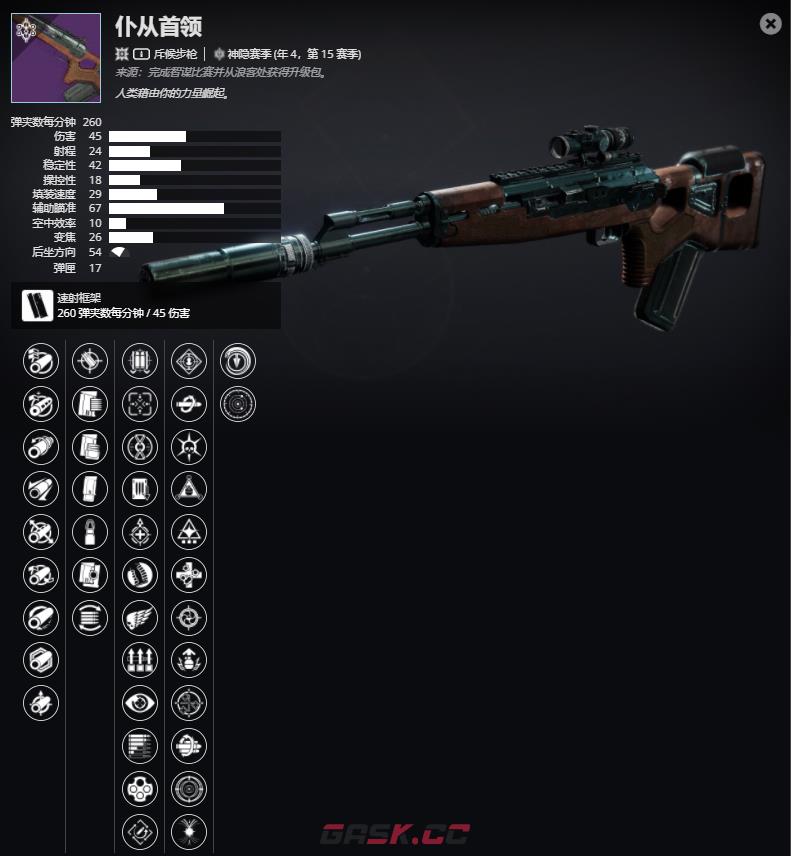Image resolution: width=791 pixels, height=856 pixels.
Task: Choose the horizontal lines list perk icon
Action: (140, 745)
